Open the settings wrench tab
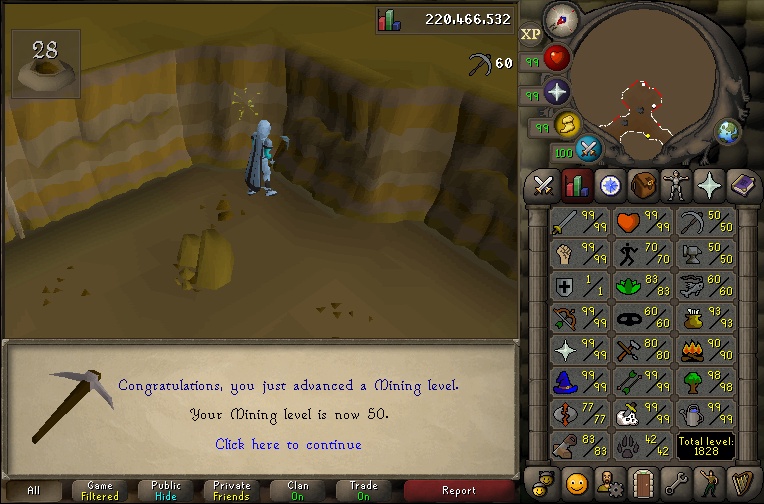Image resolution: width=764 pixels, height=504 pixels. [x=676, y=483]
